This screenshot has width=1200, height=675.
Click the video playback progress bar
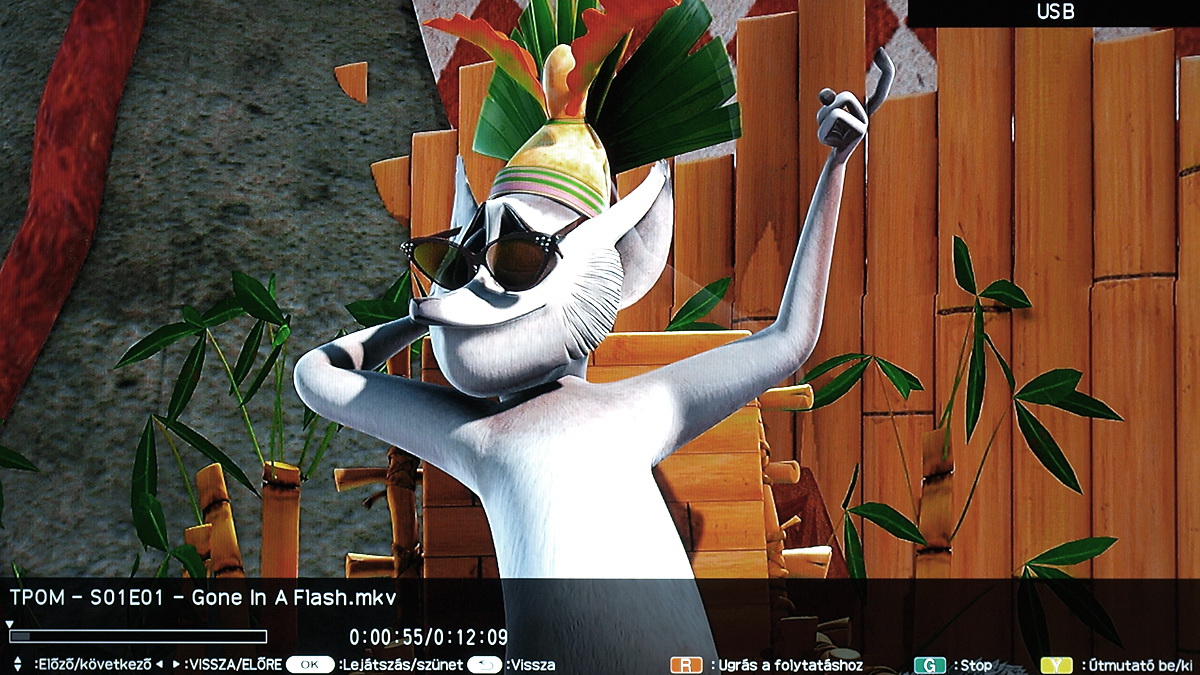[x=138, y=636]
